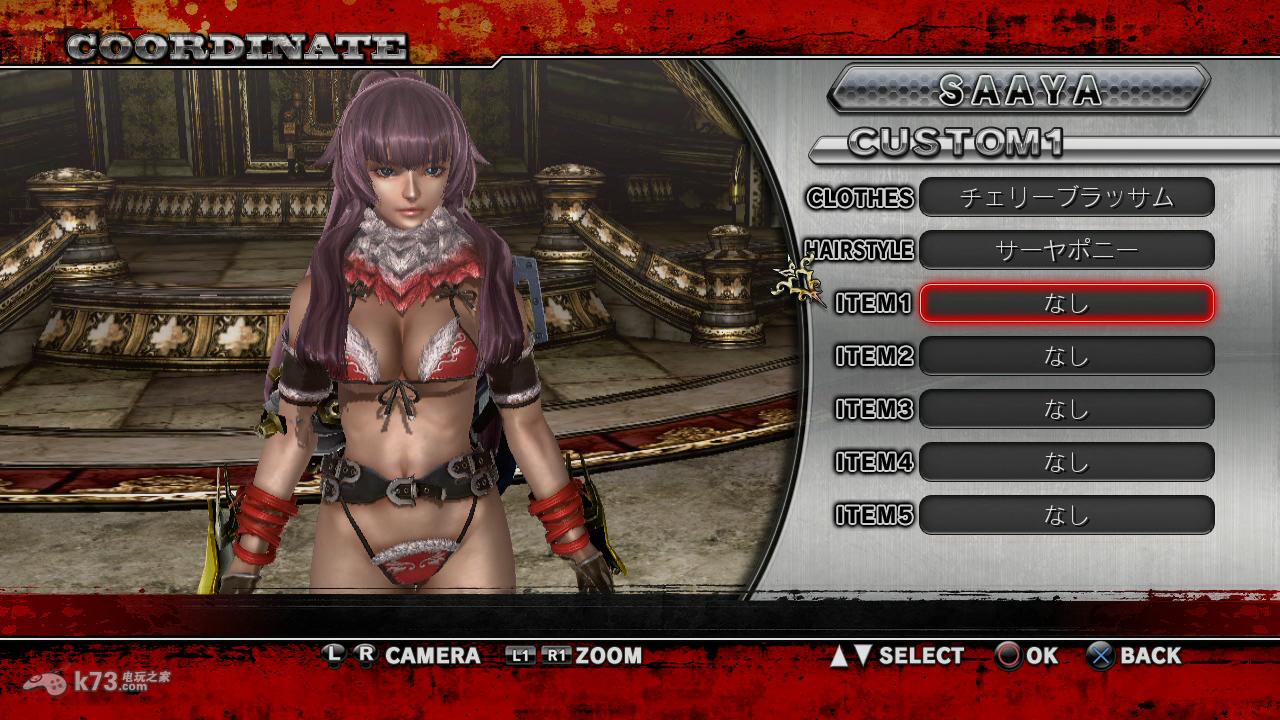Select the CLOTHES field チェリーブラッサム
1280x720 pixels.
(x=1066, y=197)
